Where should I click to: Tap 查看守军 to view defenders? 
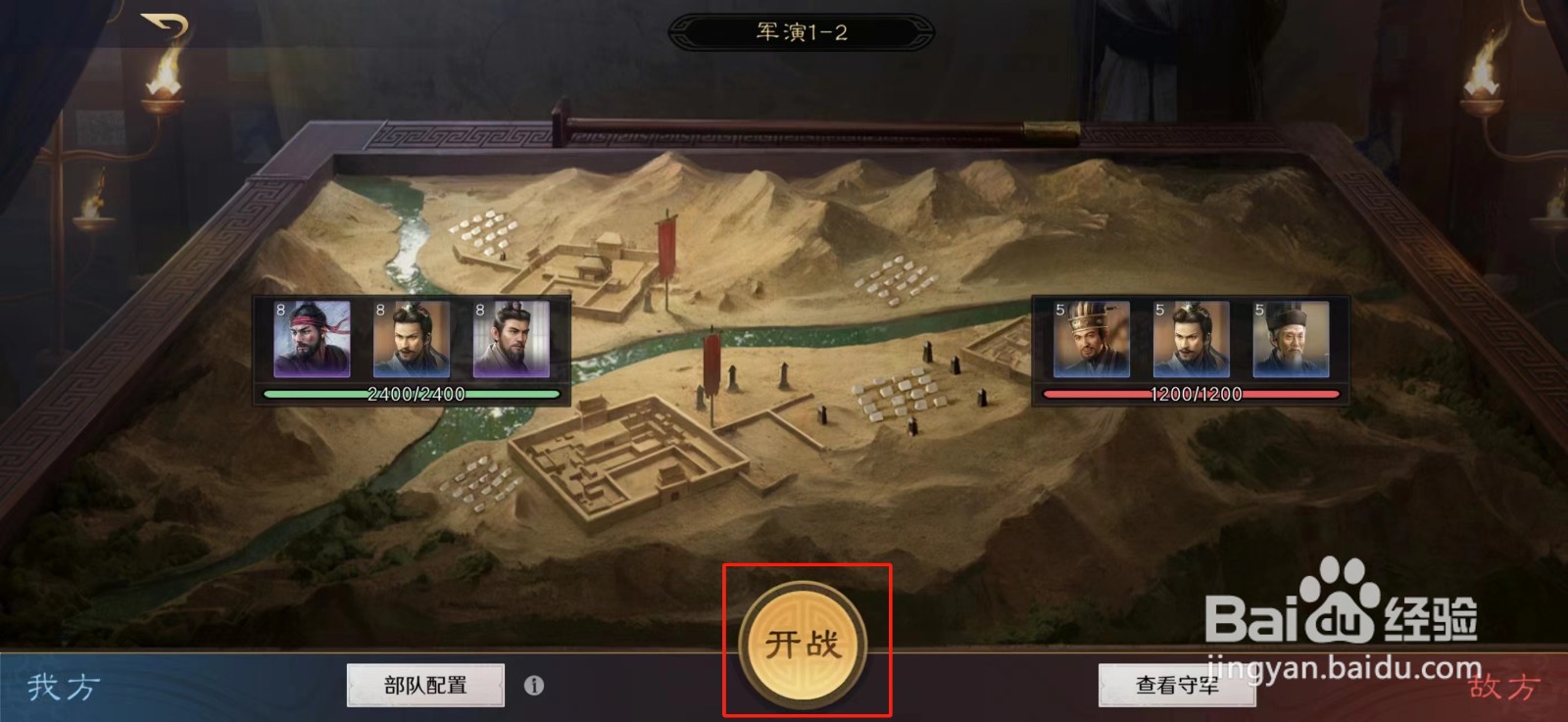tap(1177, 687)
